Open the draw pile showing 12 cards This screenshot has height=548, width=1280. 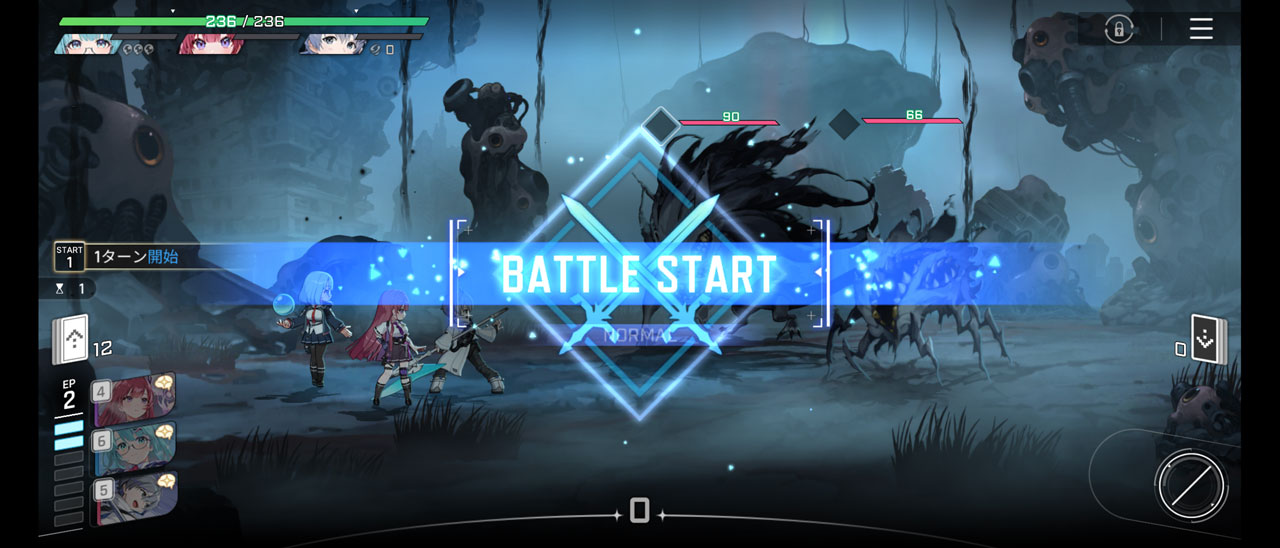click(71, 340)
